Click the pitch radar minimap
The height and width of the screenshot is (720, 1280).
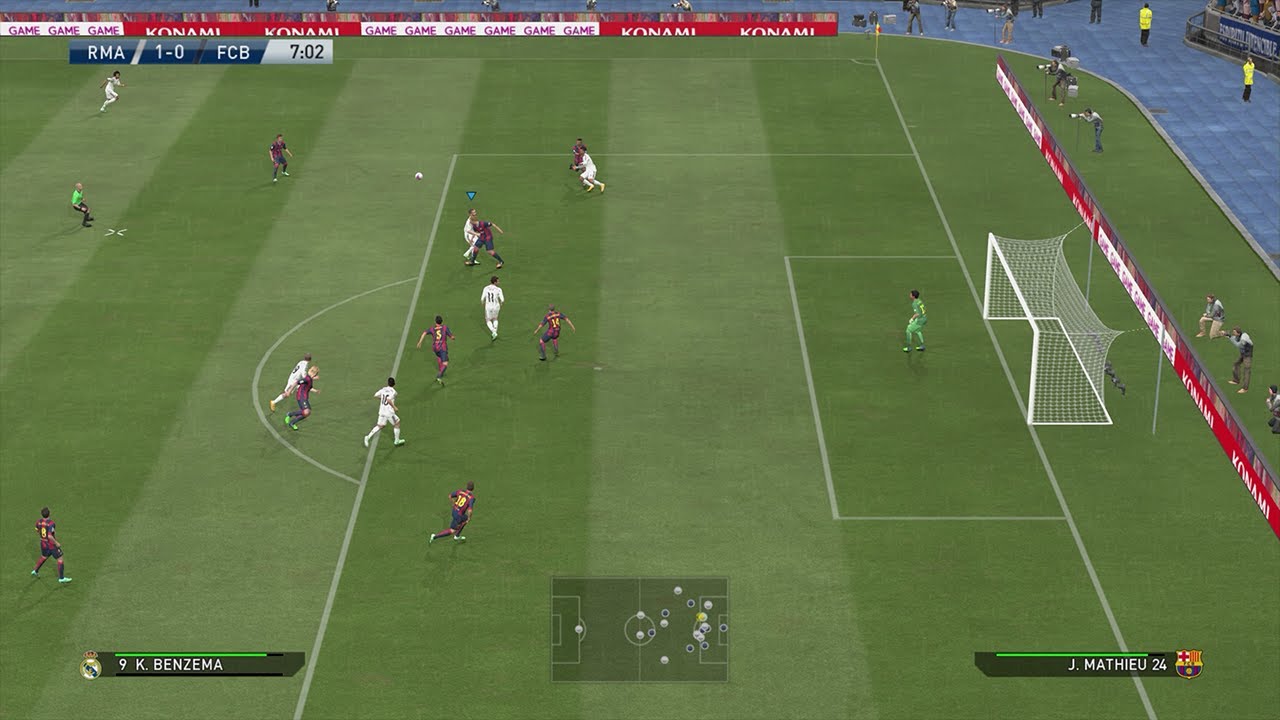639,629
